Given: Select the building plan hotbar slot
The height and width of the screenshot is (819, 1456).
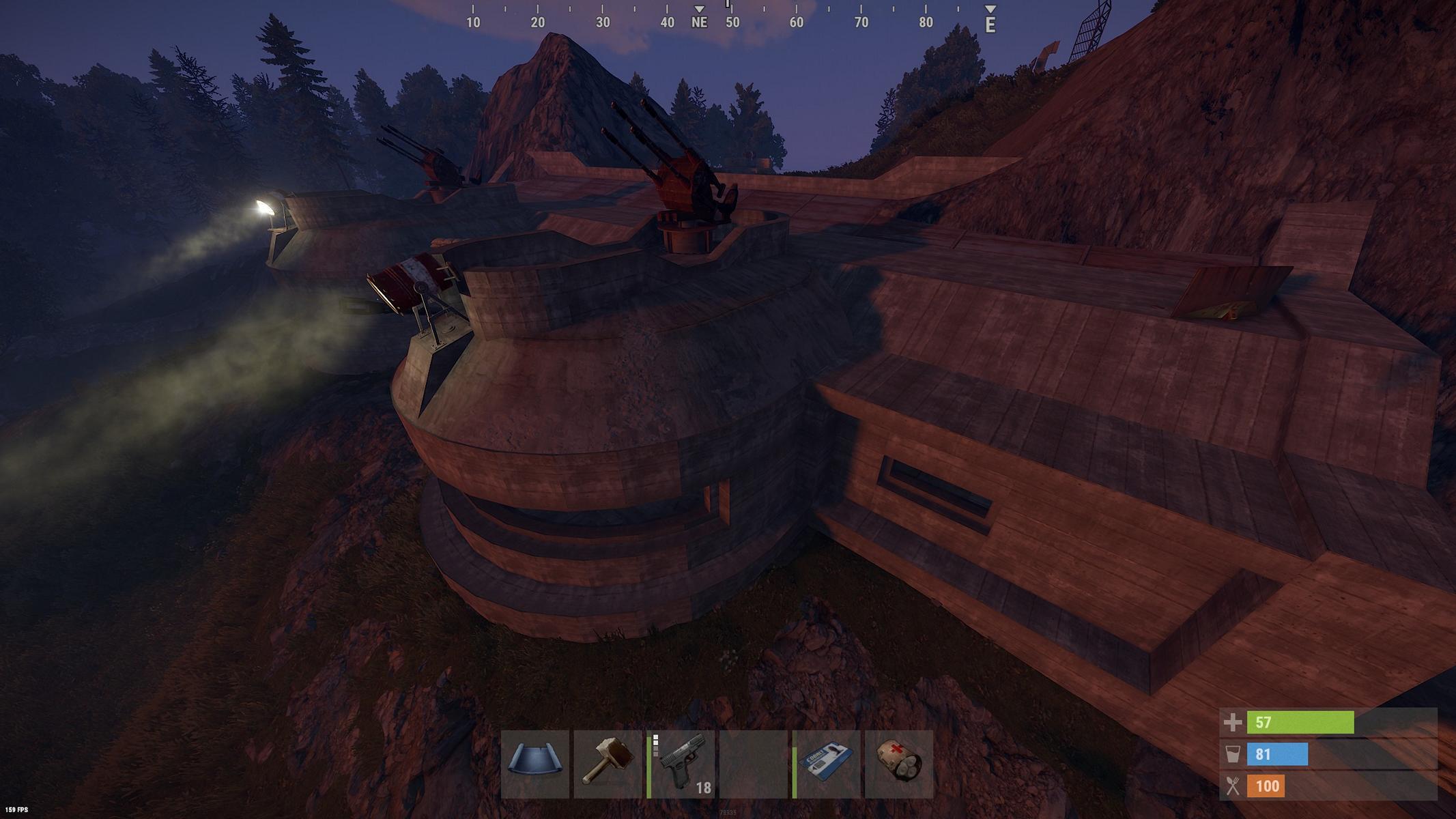Looking at the screenshot, I should pos(535,764).
